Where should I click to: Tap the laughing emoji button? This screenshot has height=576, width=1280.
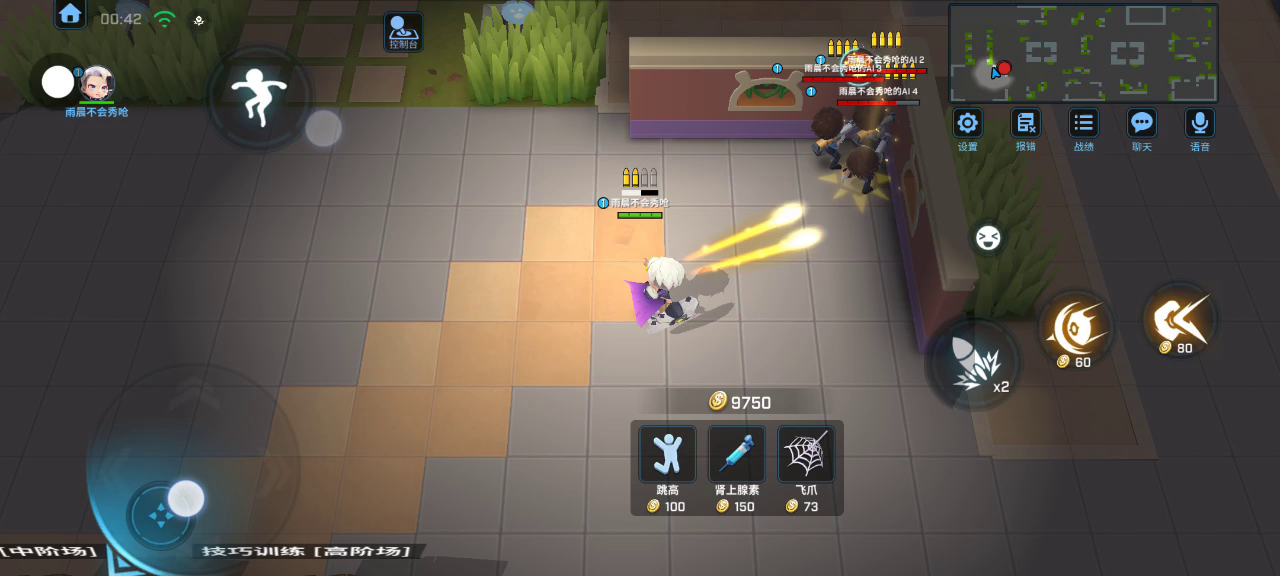pyautogui.click(x=988, y=238)
